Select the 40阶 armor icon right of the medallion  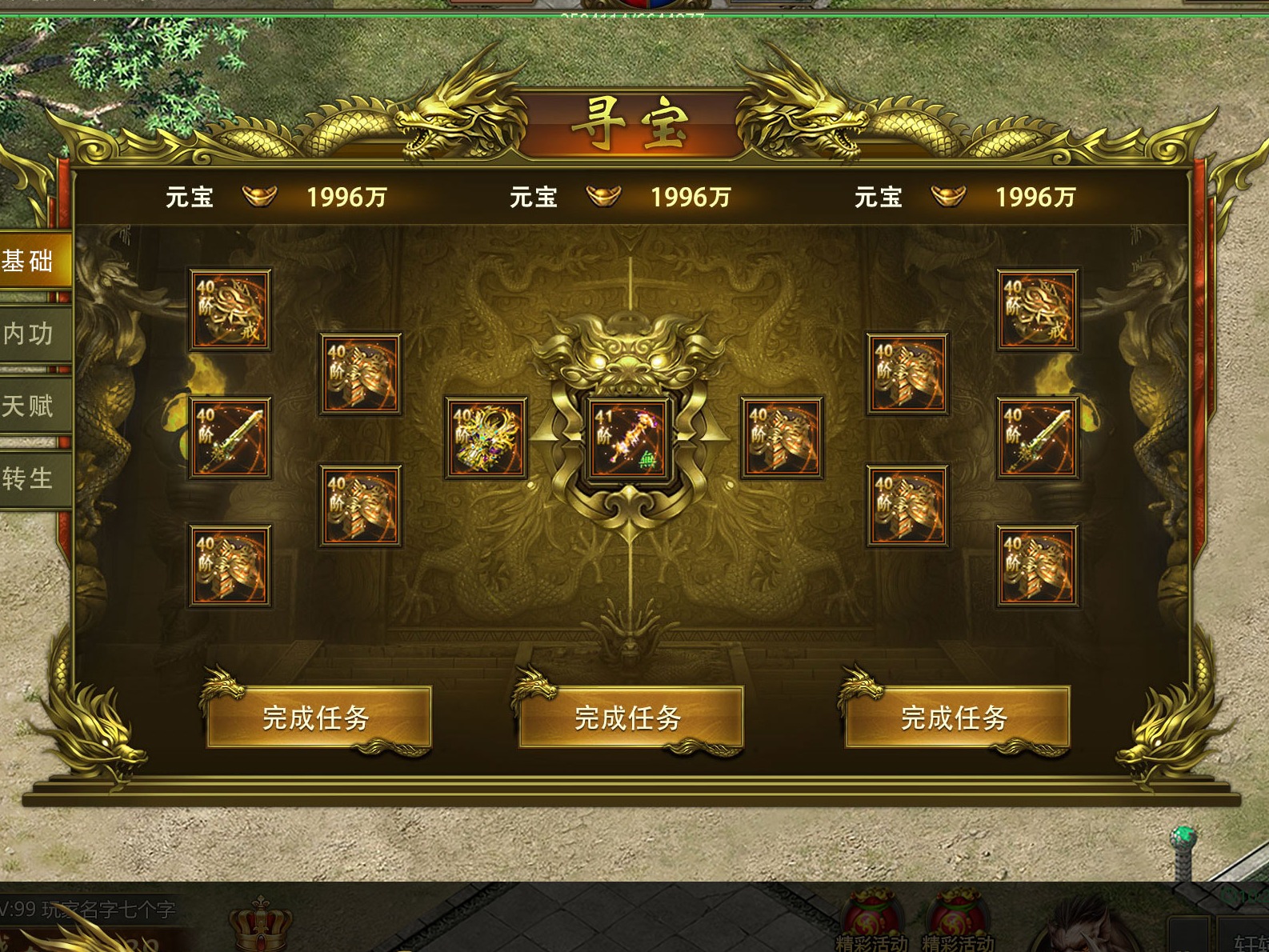click(781, 438)
